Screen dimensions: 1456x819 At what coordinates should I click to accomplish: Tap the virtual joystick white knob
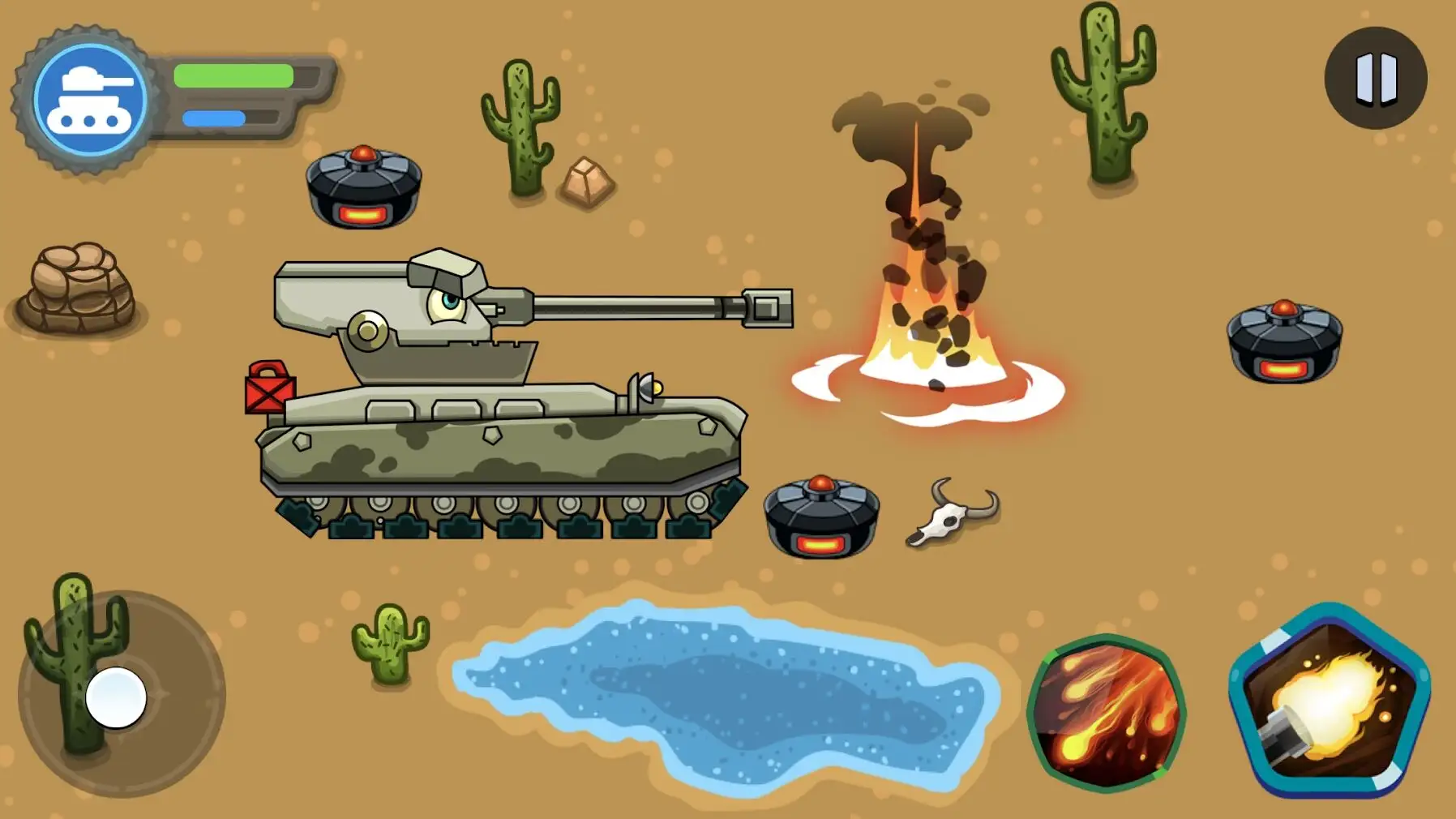116,697
